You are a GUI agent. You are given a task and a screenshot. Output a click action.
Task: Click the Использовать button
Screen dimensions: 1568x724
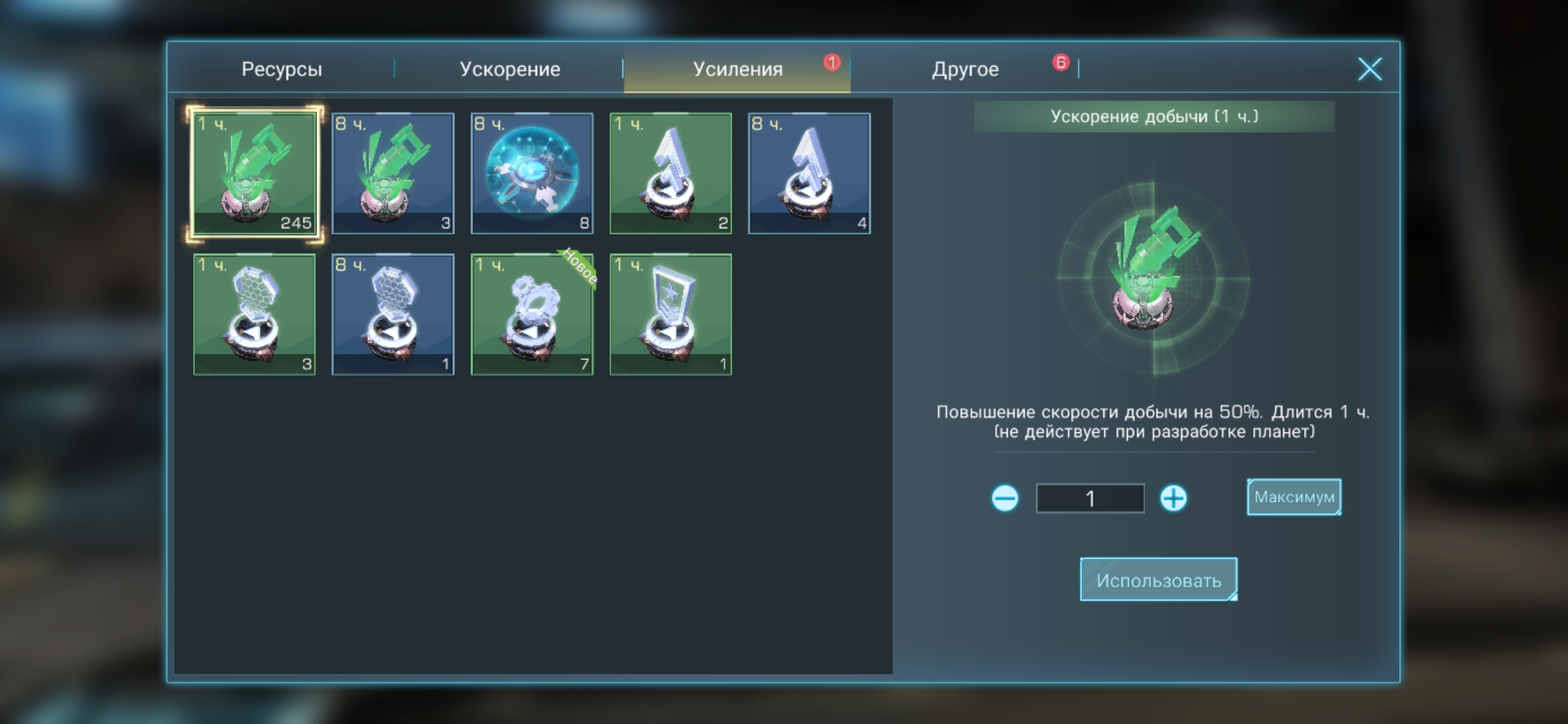pos(1159,579)
